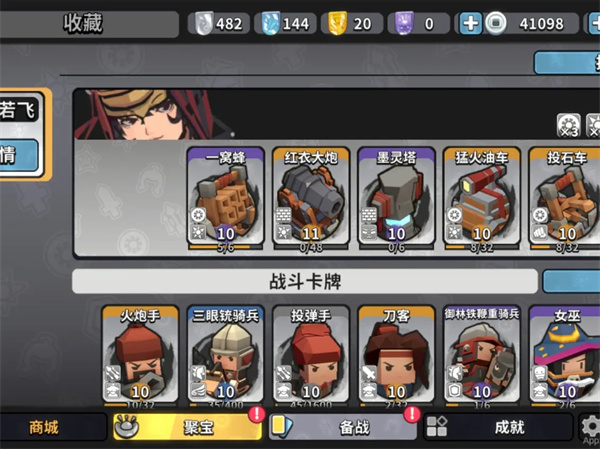Select the 若飞 side tab

coord(20,110)
